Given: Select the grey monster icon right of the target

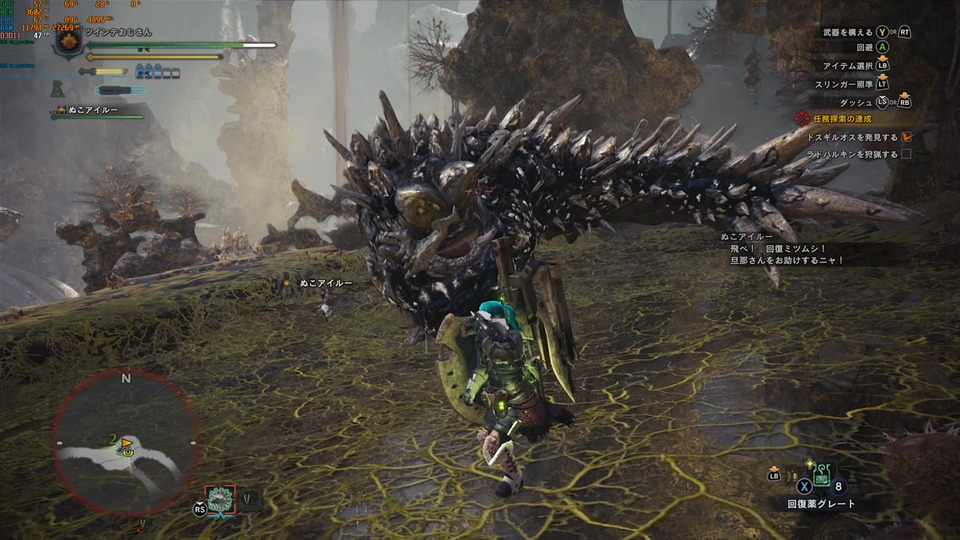Looking at the screenshot, I should tap(250, 497).
